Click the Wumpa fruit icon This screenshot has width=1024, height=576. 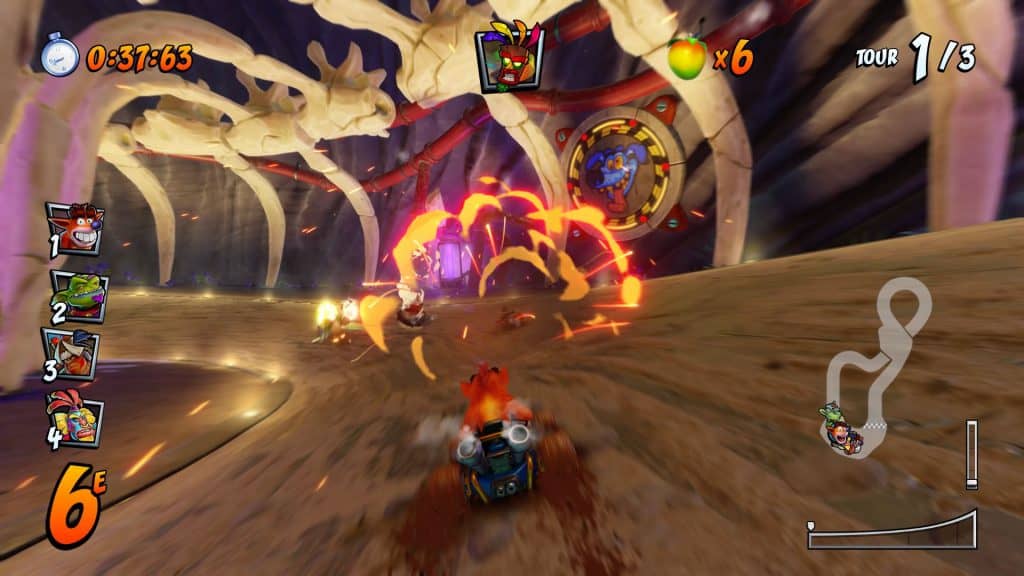coord(687,58)
